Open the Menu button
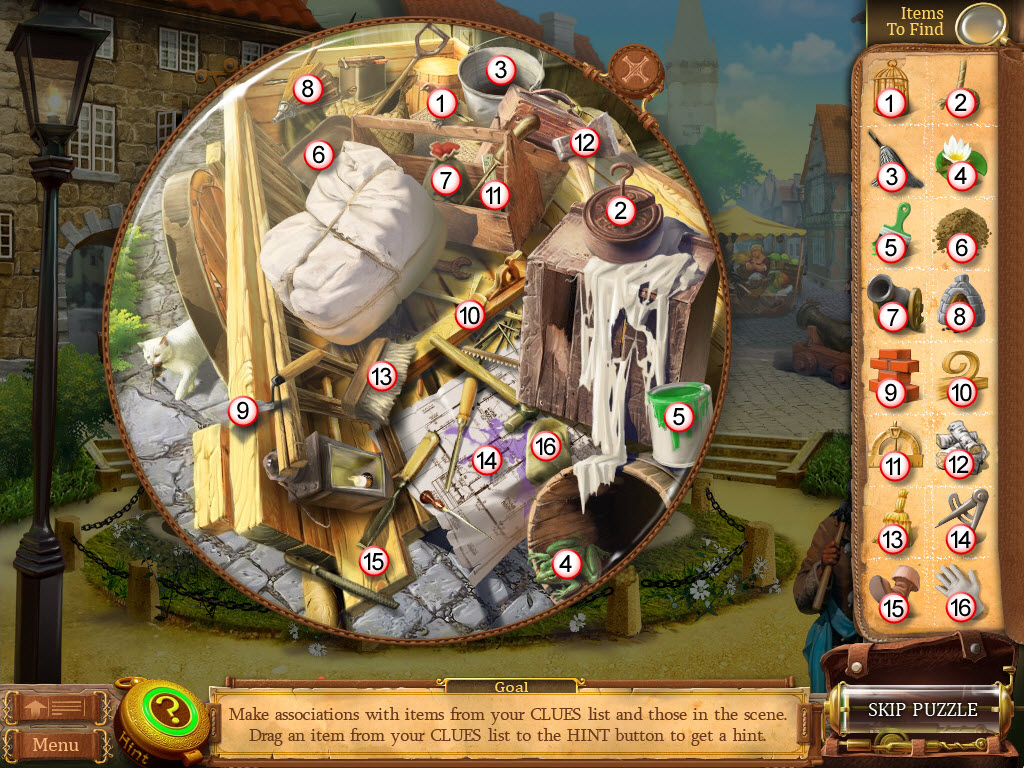 pos(55,744)
